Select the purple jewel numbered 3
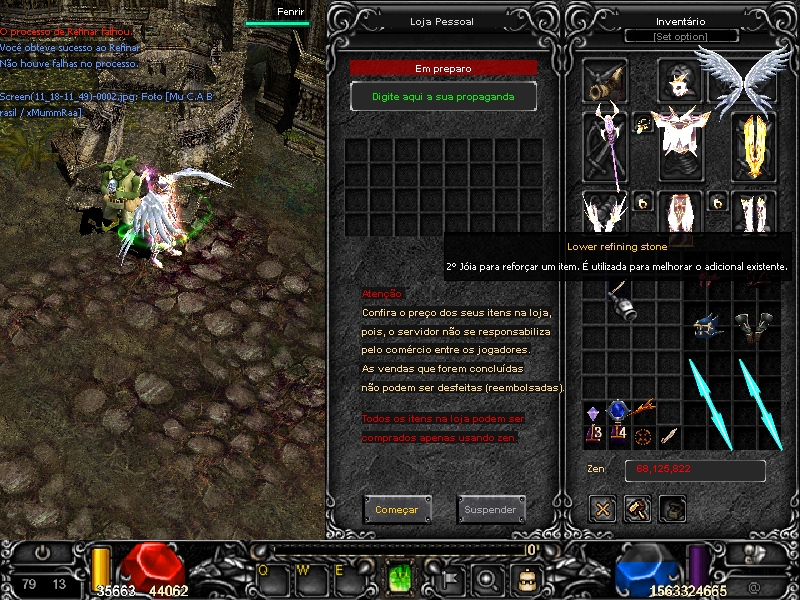Viewport: 800px width, 600px height. point(594,420)
